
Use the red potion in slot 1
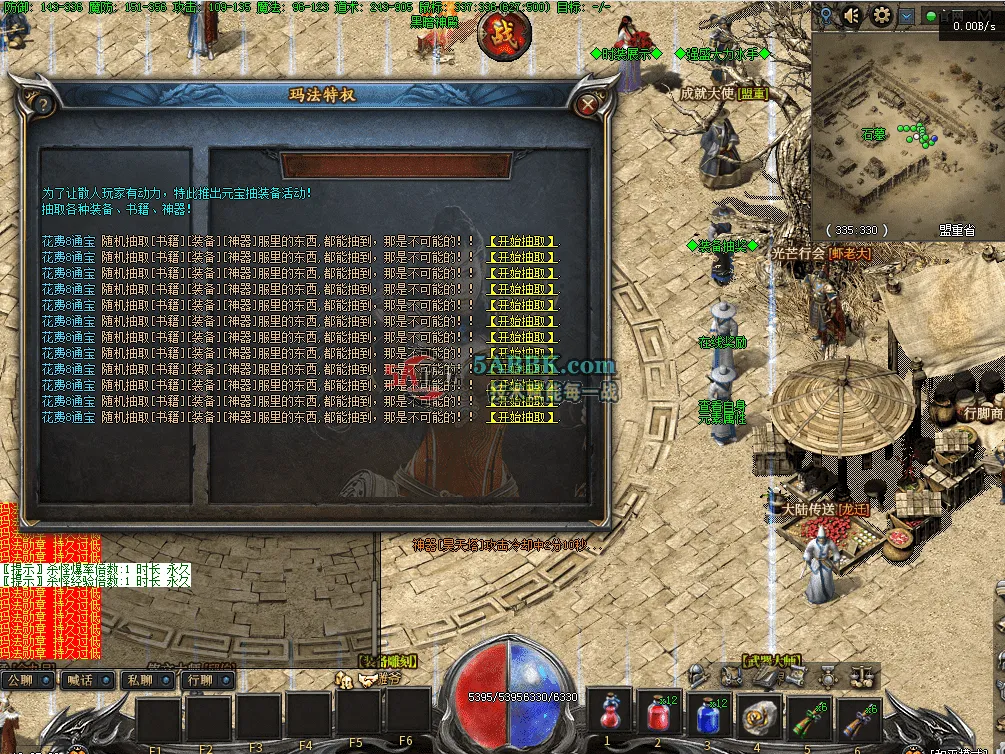coord(610,714)
